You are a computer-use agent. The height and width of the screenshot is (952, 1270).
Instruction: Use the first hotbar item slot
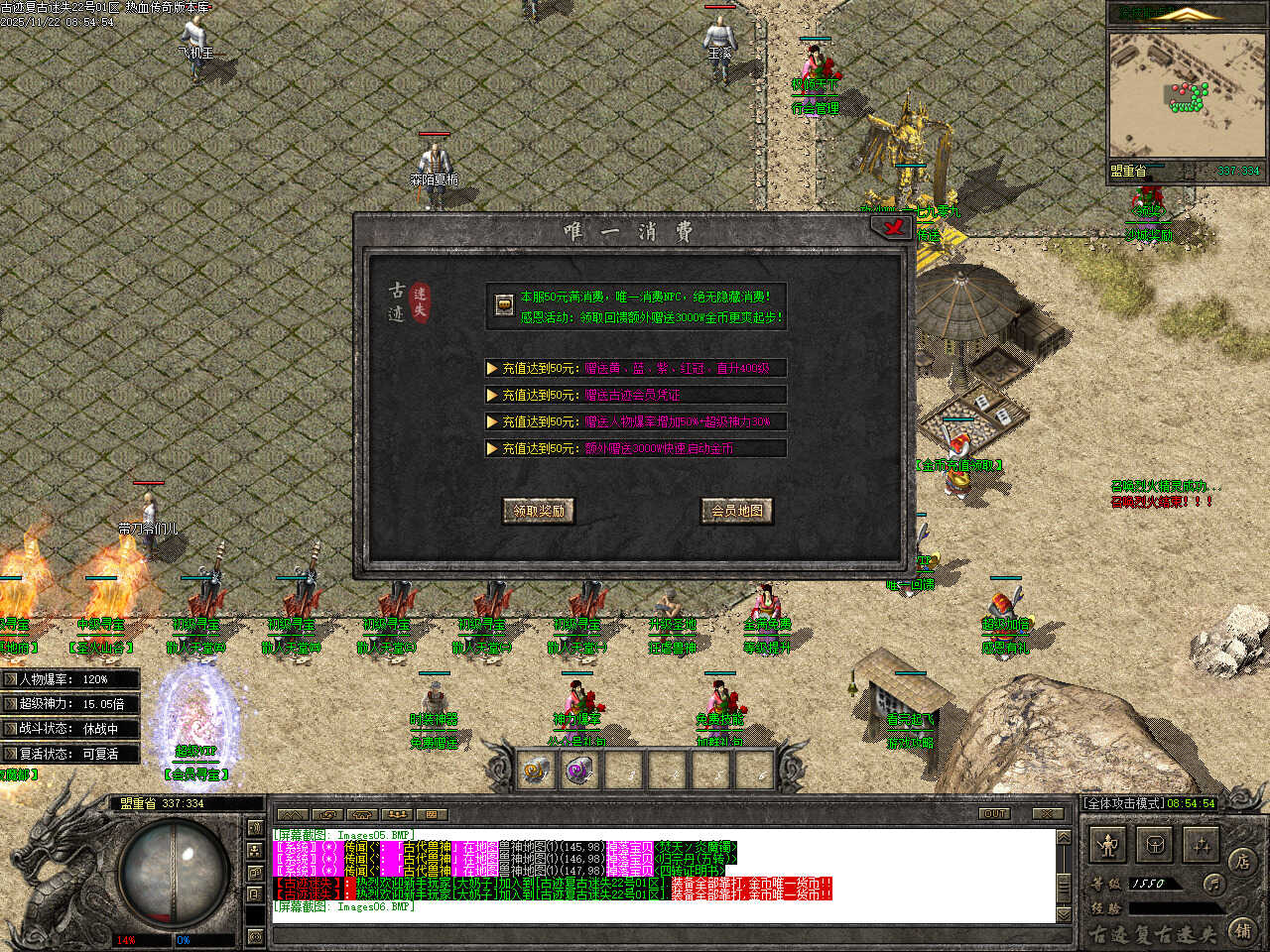(x=537, y=770)
